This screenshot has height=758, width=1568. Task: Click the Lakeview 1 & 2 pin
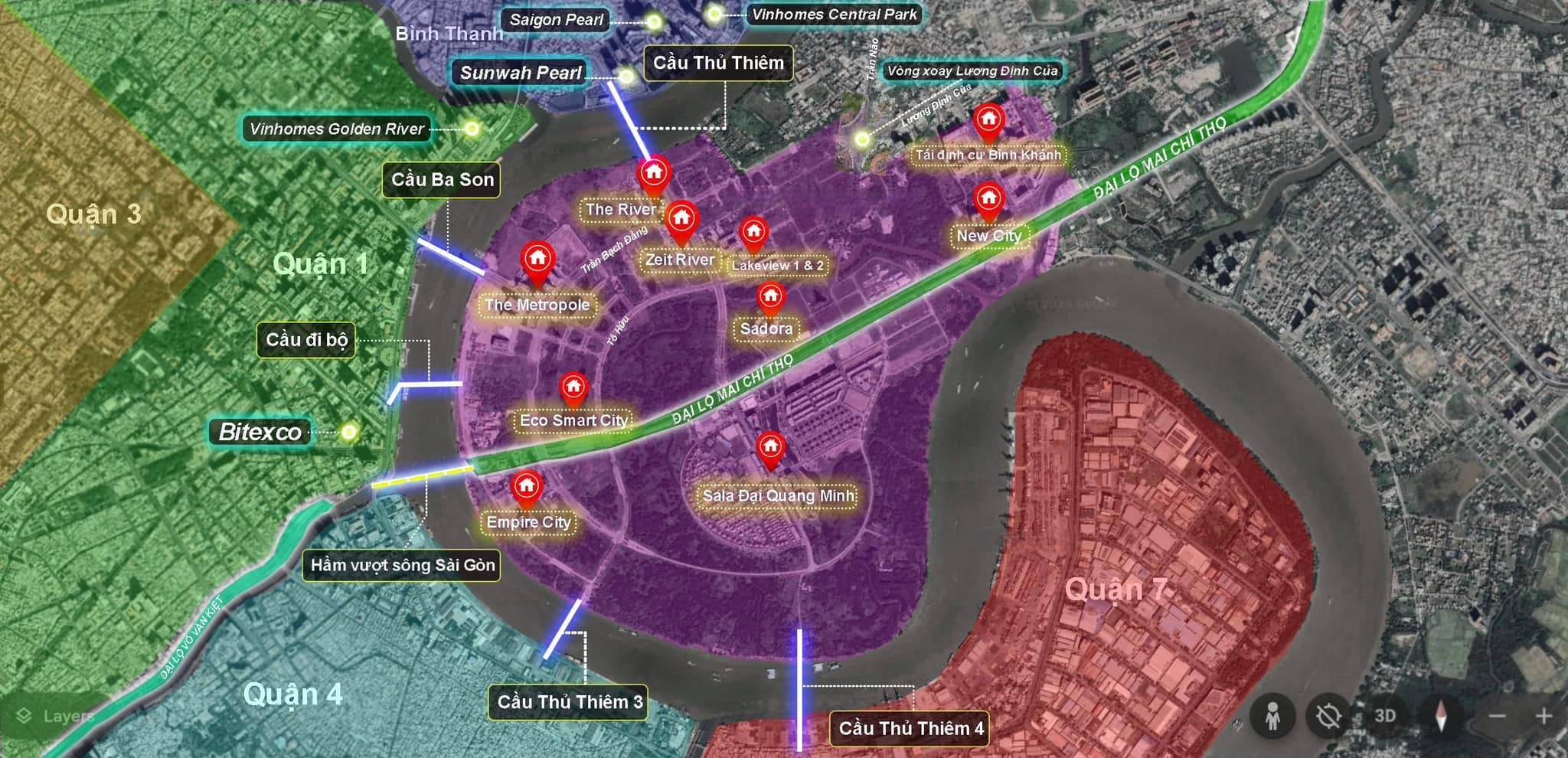753,231
